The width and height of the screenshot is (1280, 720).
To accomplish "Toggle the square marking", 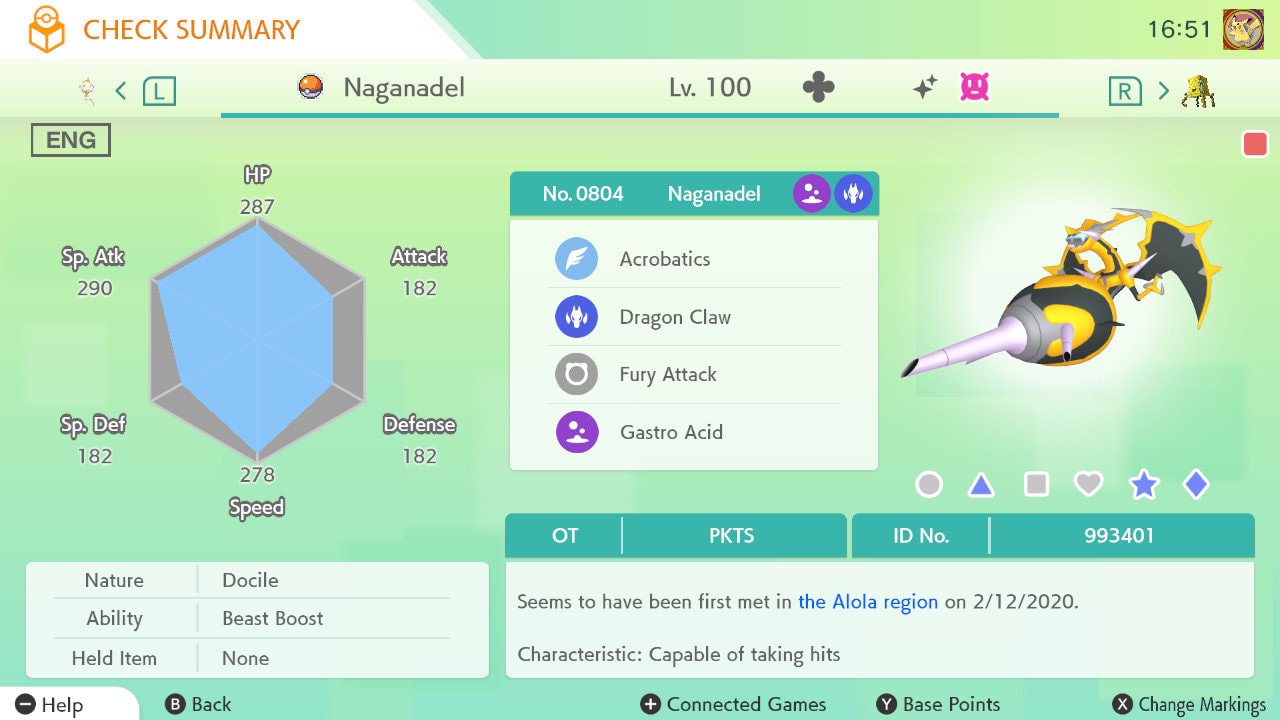I will [x=1036, y=485].
